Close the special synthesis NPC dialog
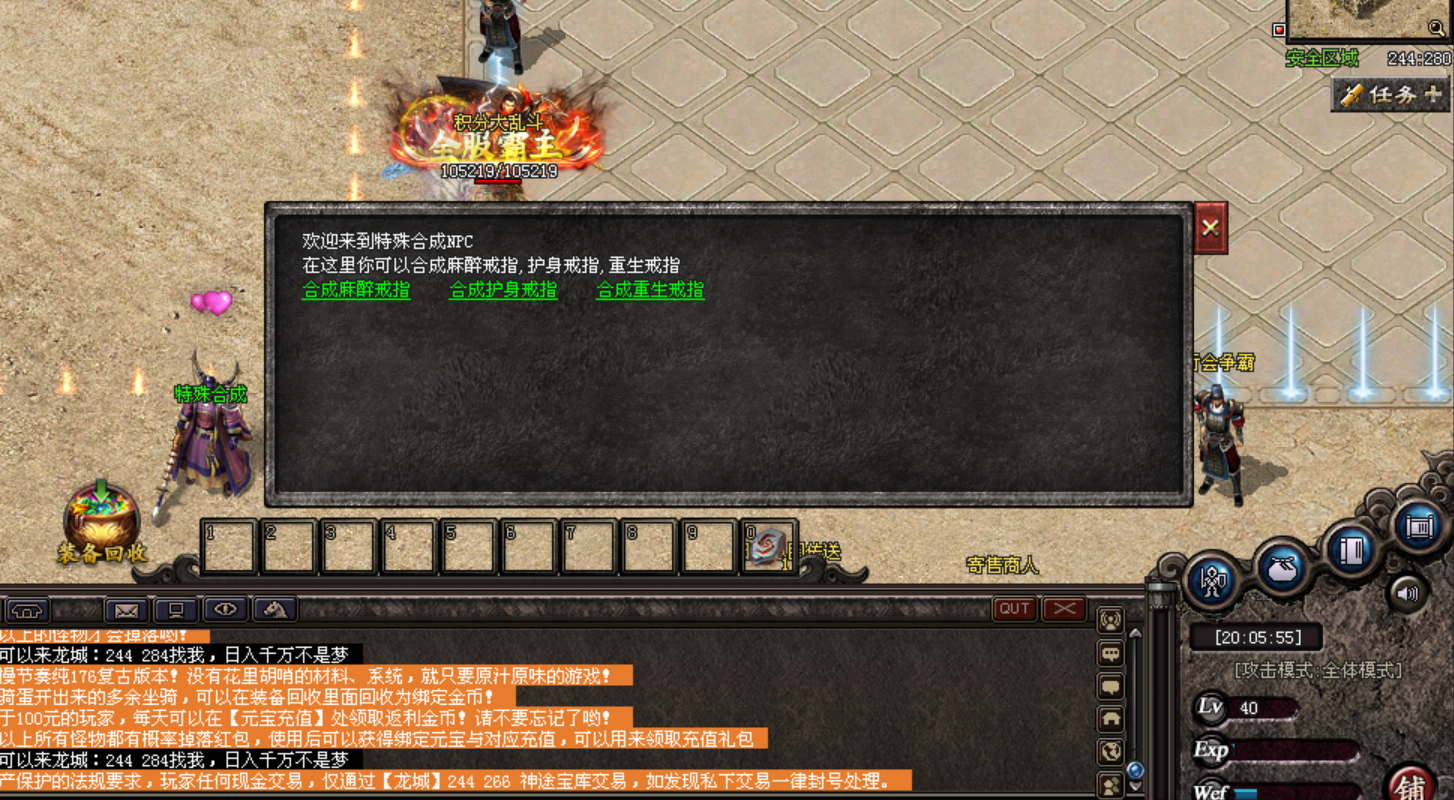Viewport: 1454px width, 800px height. [x=1210, y=227]
